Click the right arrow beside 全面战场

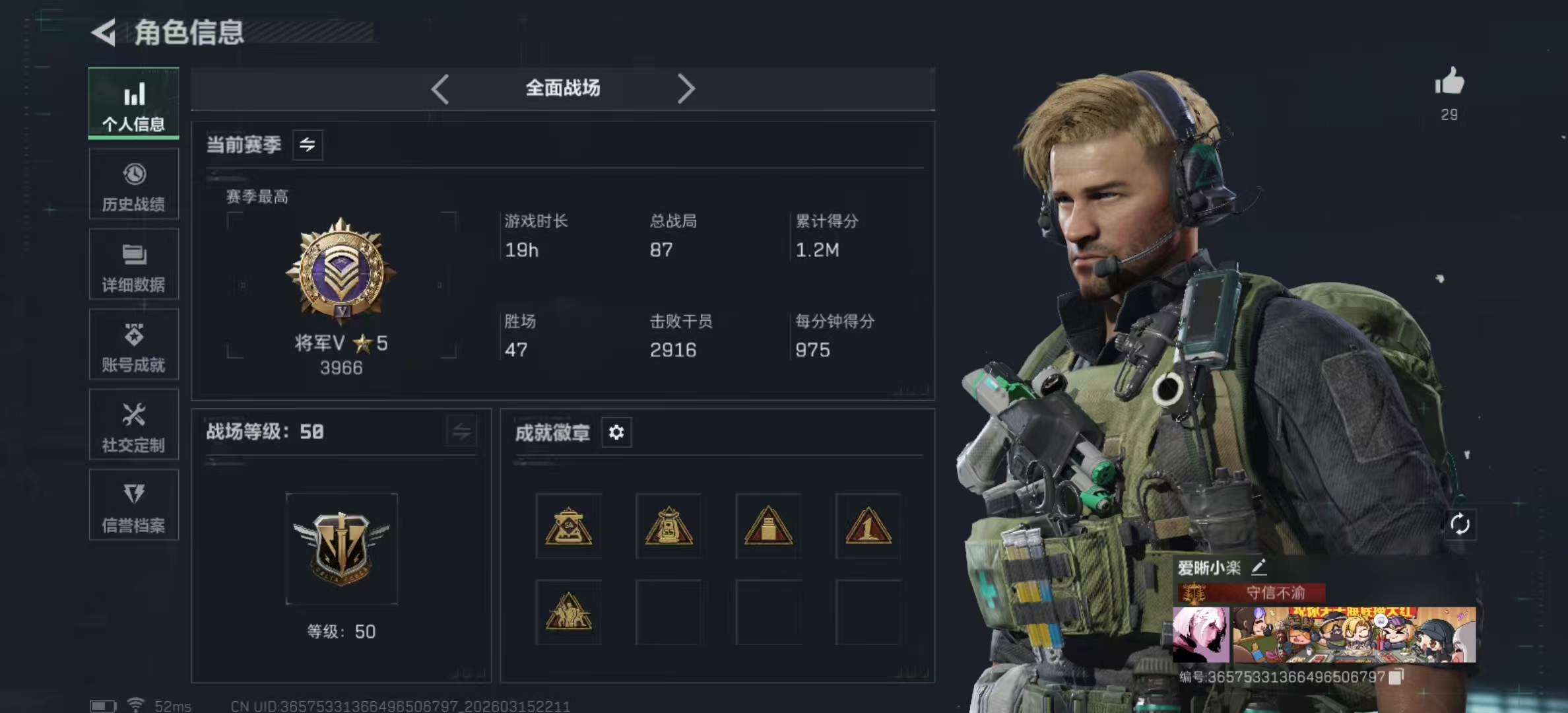point(686,88)
